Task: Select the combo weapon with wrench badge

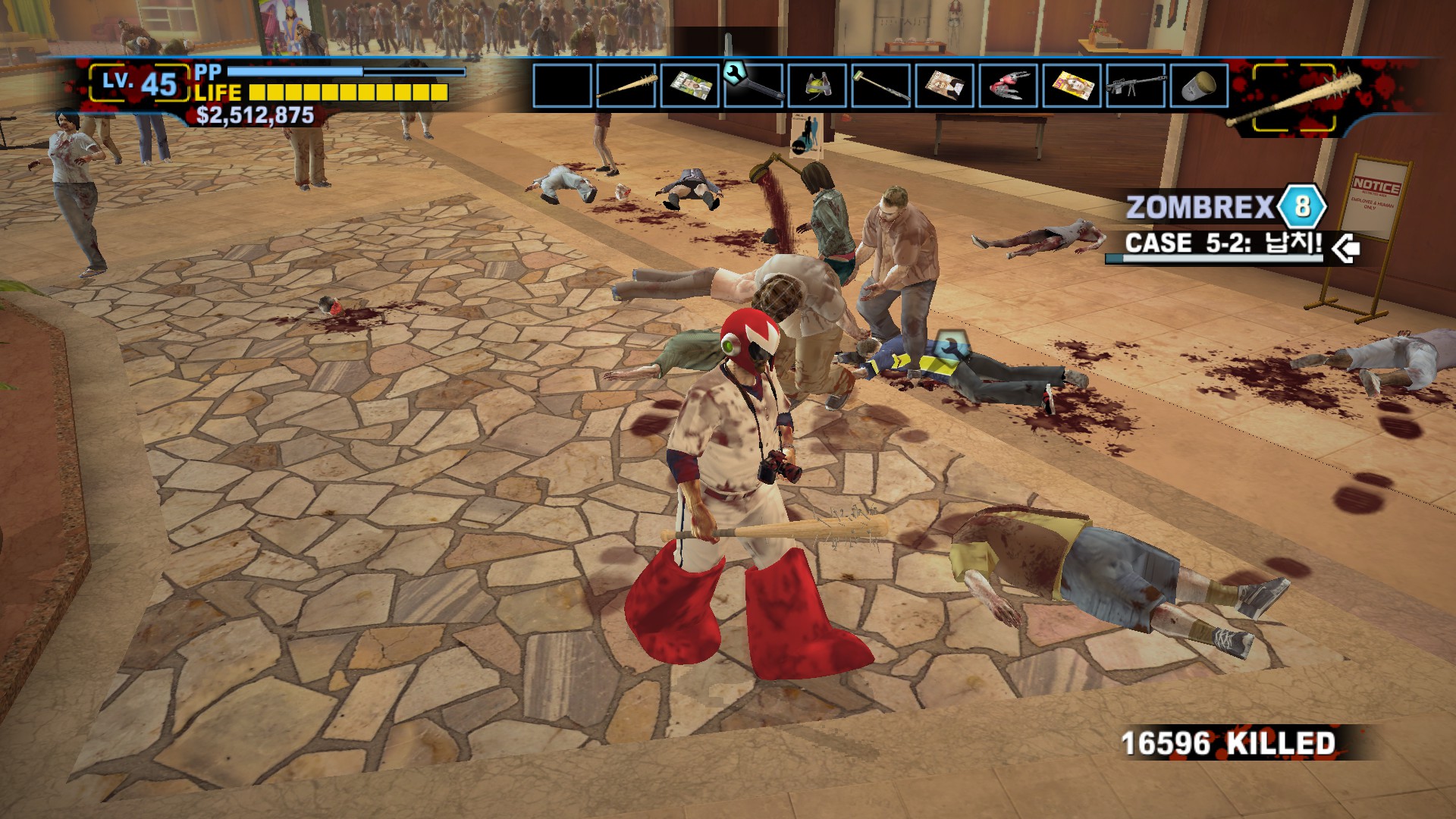Action: point(754,86)
